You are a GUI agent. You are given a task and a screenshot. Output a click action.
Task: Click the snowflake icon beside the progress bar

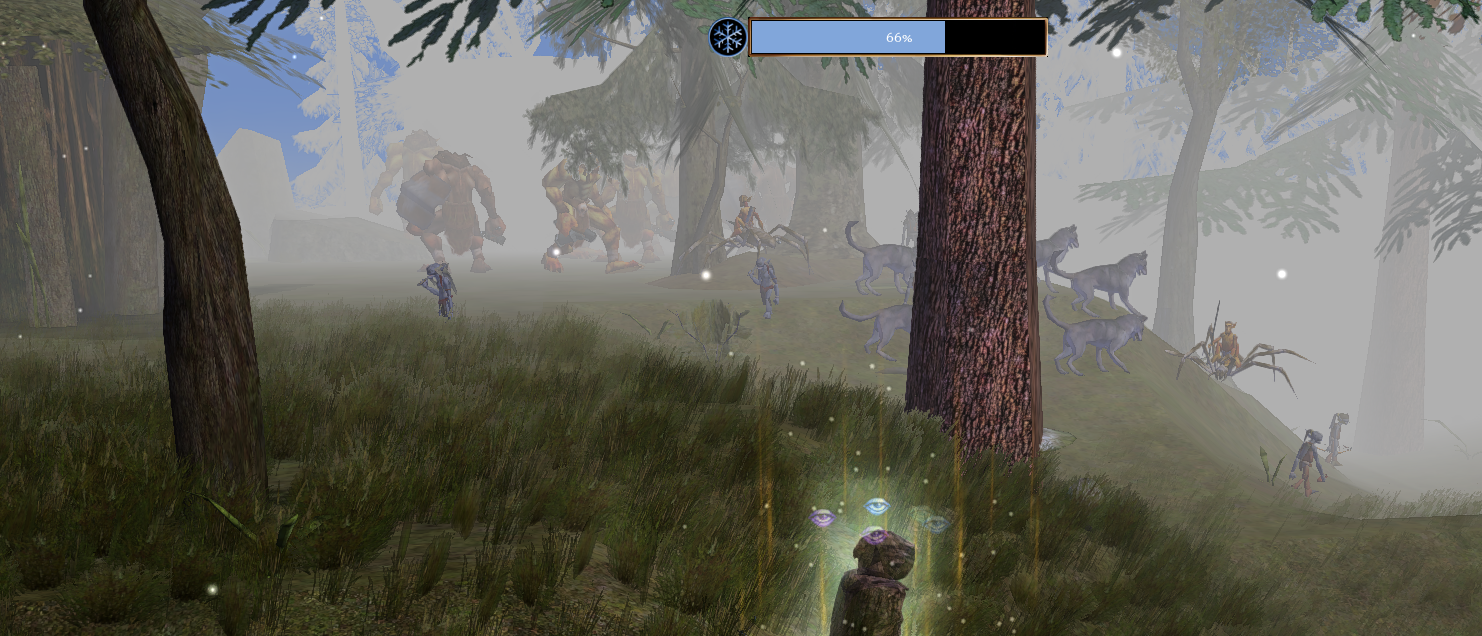727,38
